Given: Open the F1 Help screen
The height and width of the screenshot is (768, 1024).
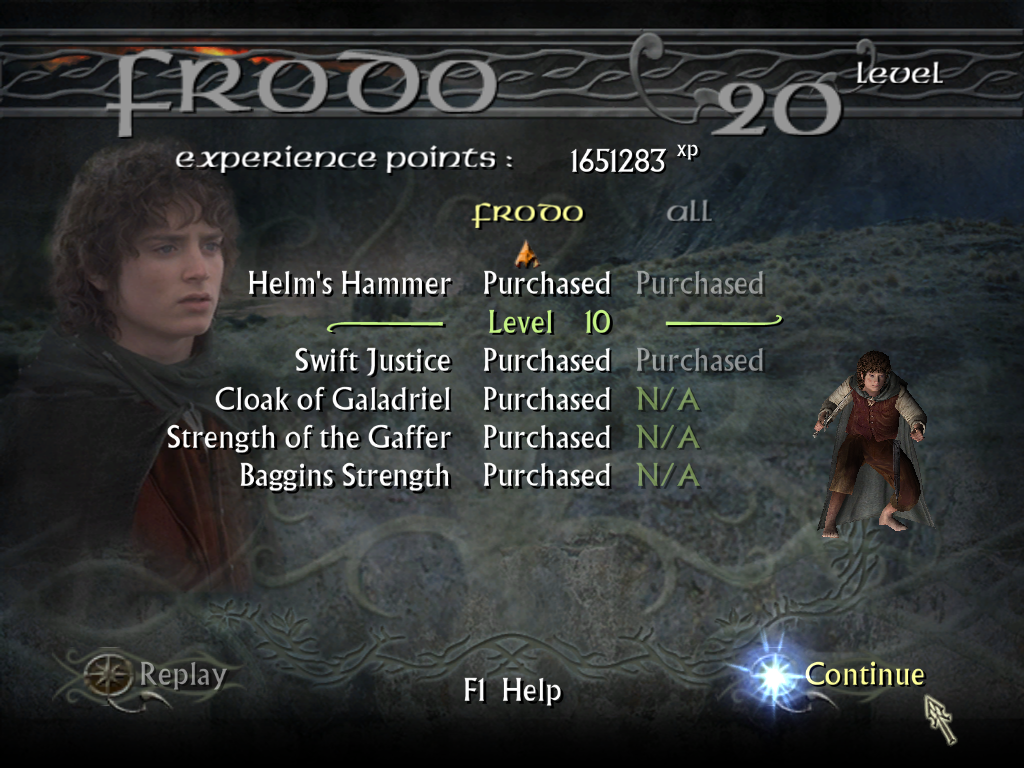Looking at the screenshot, I should 512,691.
